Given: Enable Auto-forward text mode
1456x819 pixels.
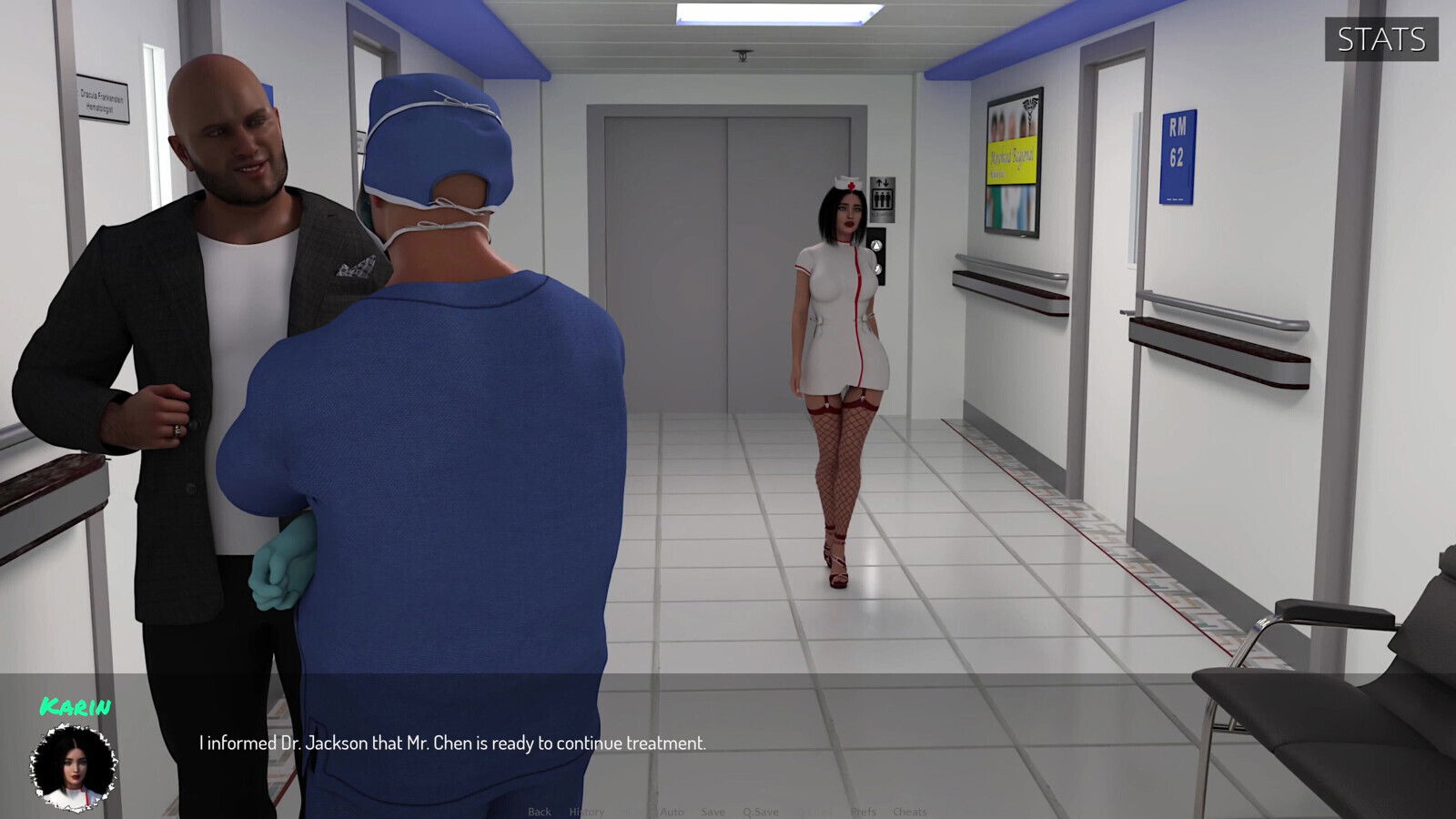Looking at the screenshot, I should [x=672, y=811].
